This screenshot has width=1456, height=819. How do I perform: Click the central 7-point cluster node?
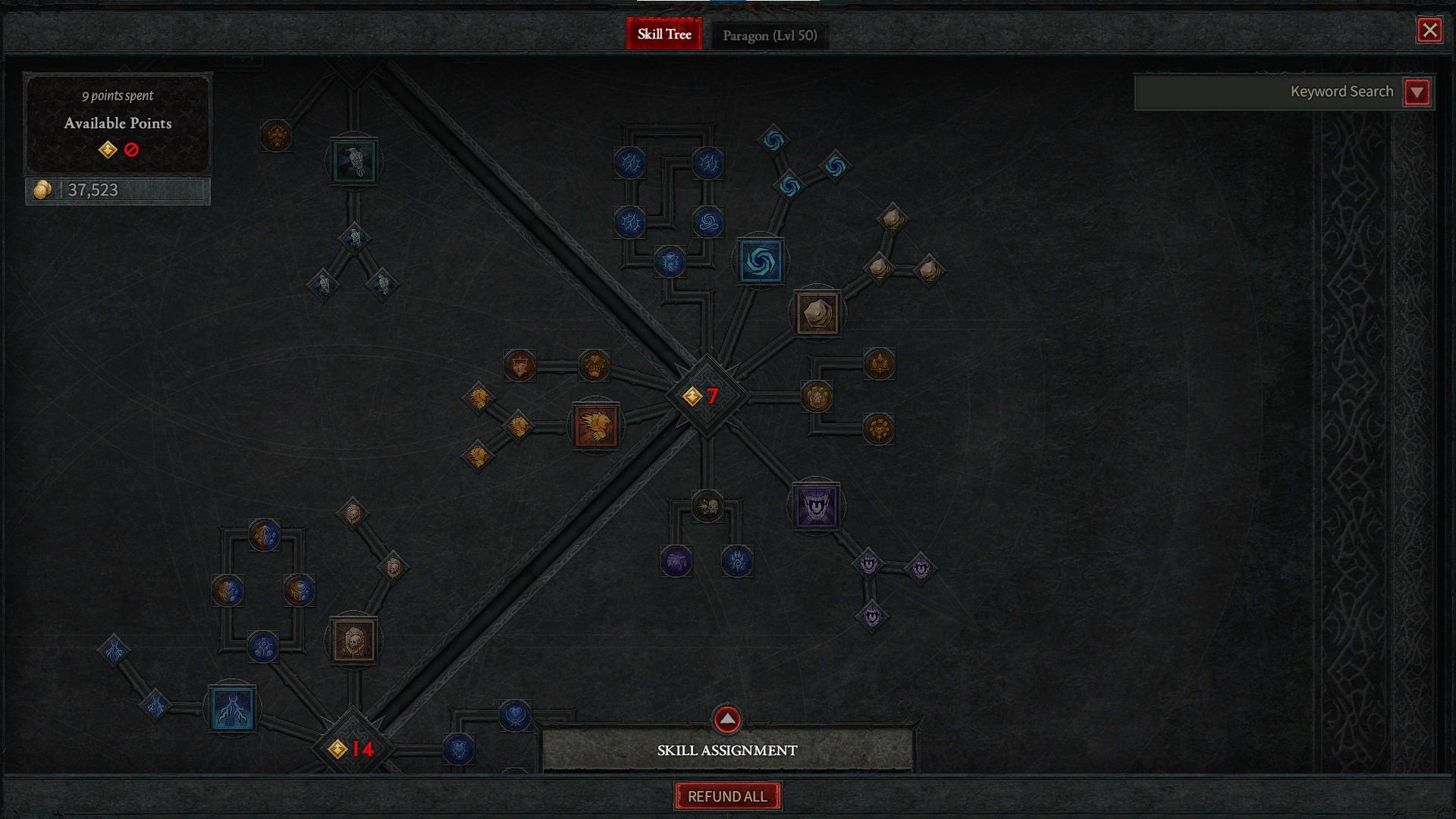click(x=706, y=396)
